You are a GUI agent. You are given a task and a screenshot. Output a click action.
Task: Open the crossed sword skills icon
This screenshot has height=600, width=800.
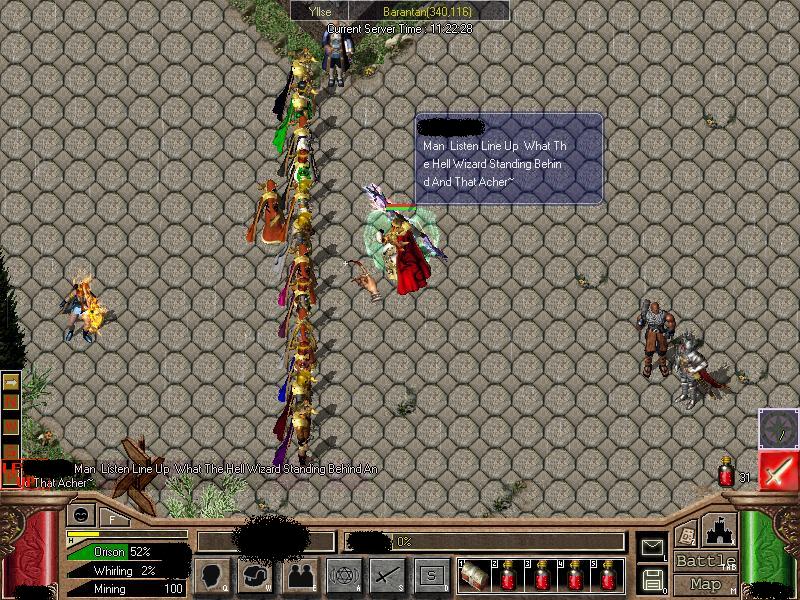tap(388, 575)
